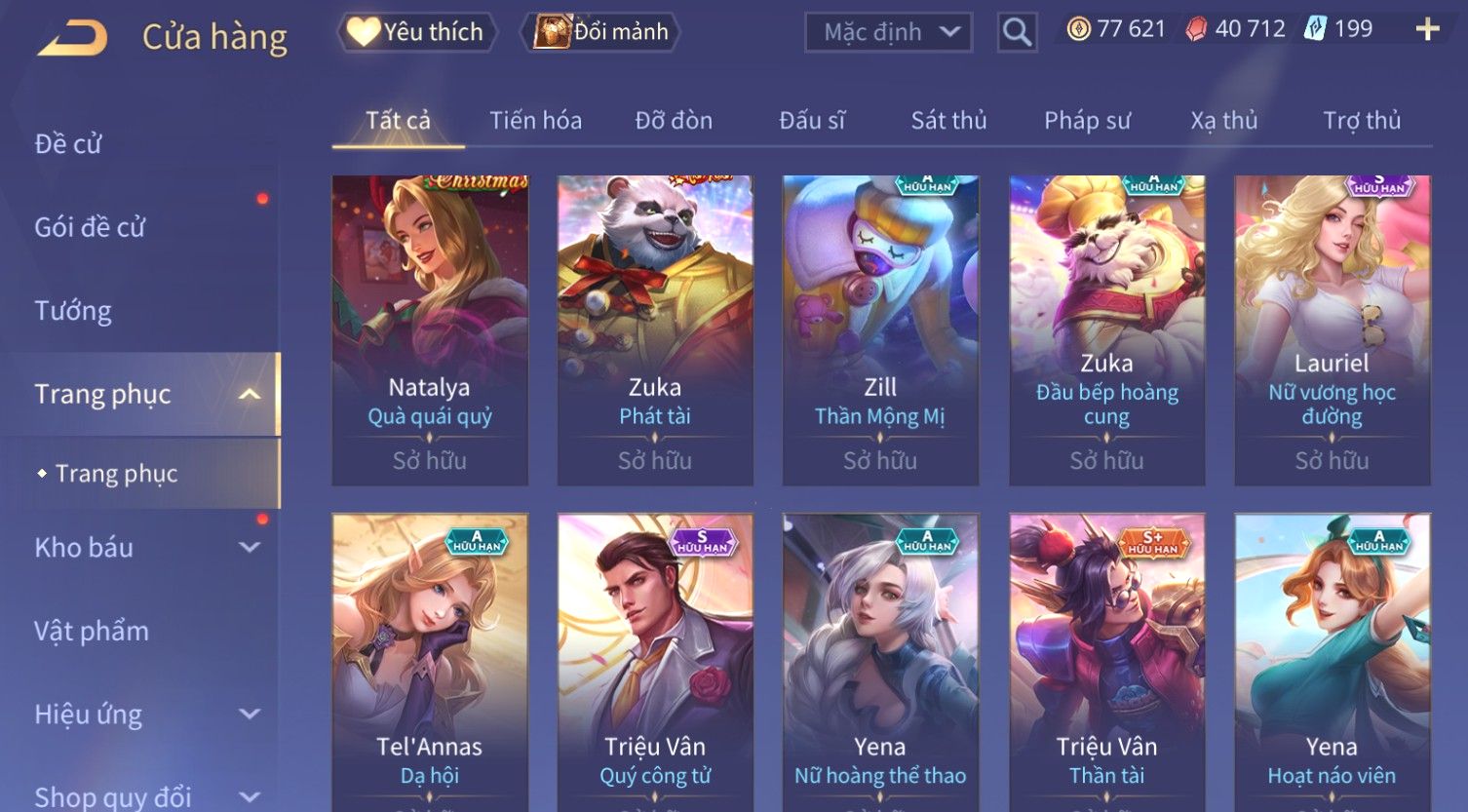1468x812 pixels.
Task: Switch to the Trợ thủ tab
Action: [x=1361, y=121]
